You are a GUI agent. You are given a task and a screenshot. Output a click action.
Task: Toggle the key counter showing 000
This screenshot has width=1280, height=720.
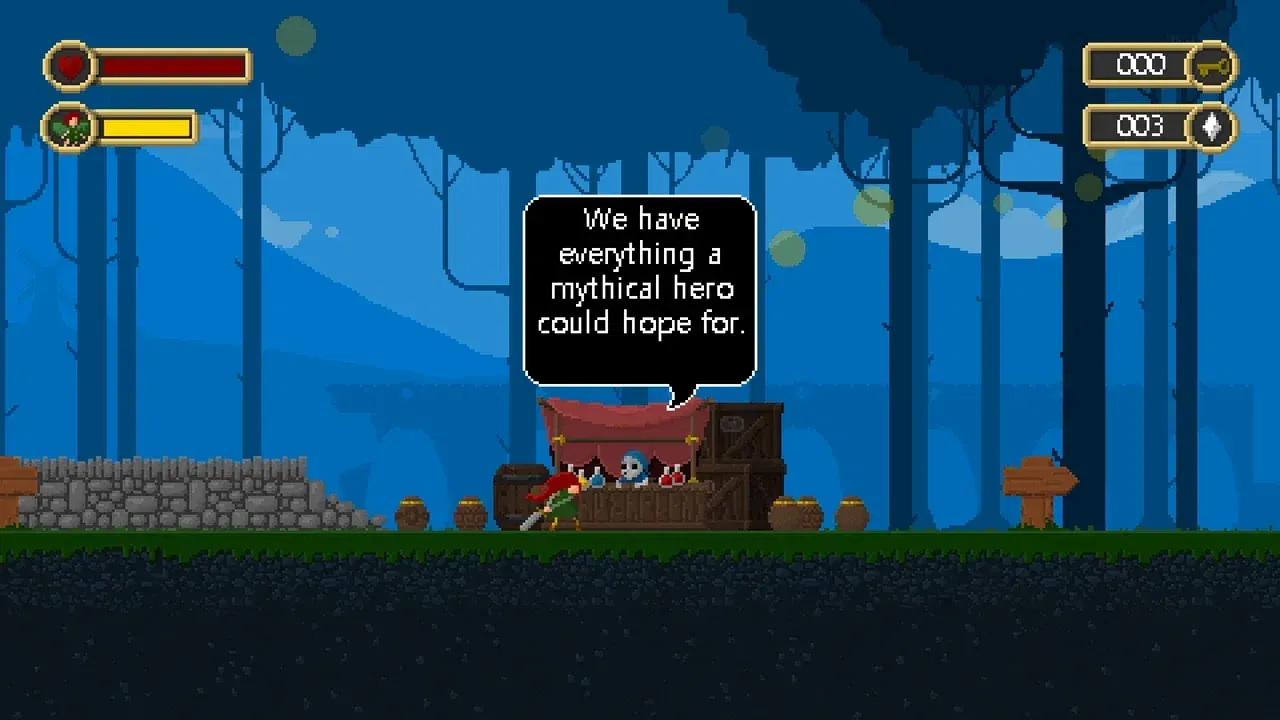coord(1140,65)
